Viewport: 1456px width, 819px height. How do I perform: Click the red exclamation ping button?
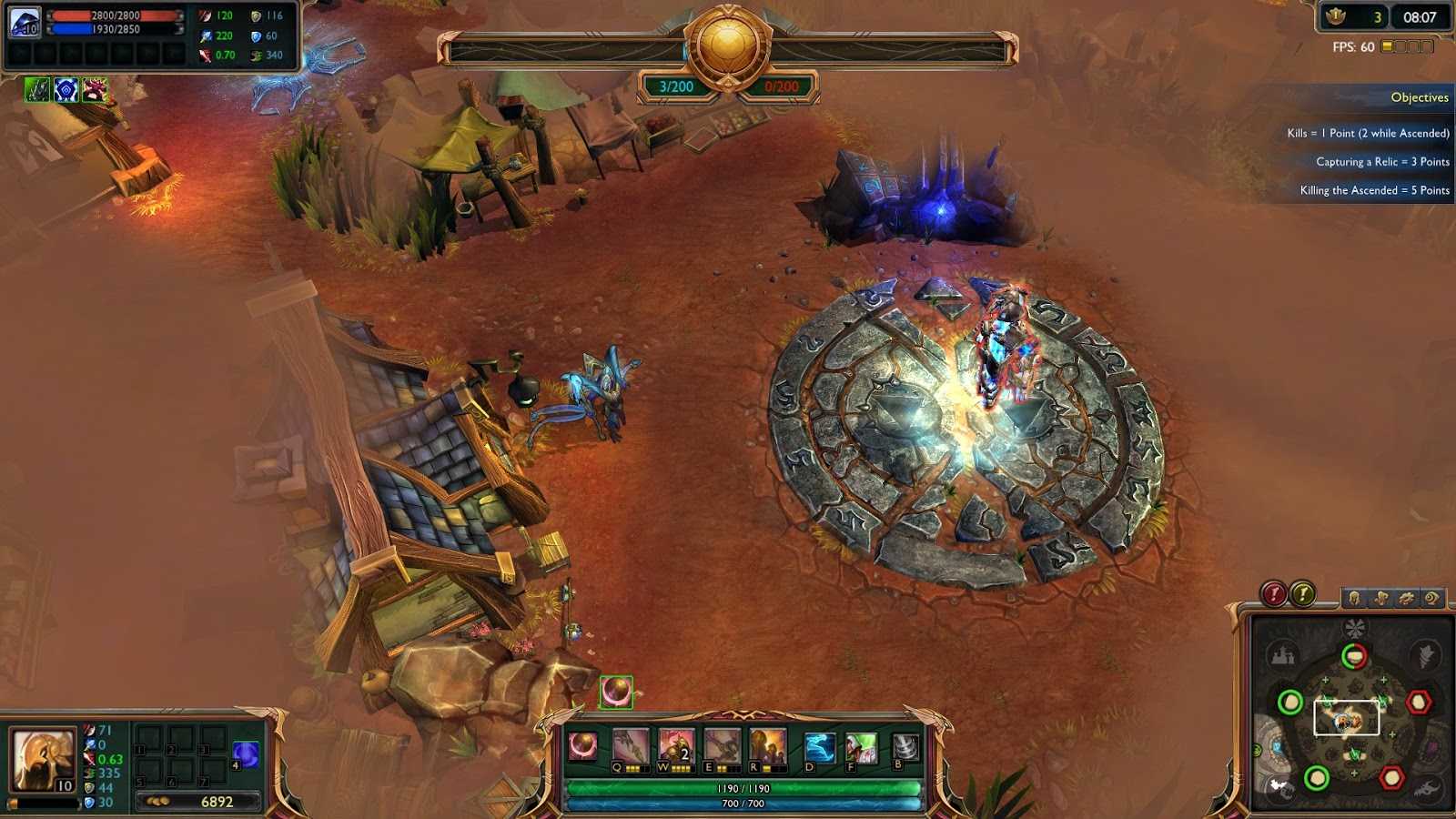coord(1274,594)
